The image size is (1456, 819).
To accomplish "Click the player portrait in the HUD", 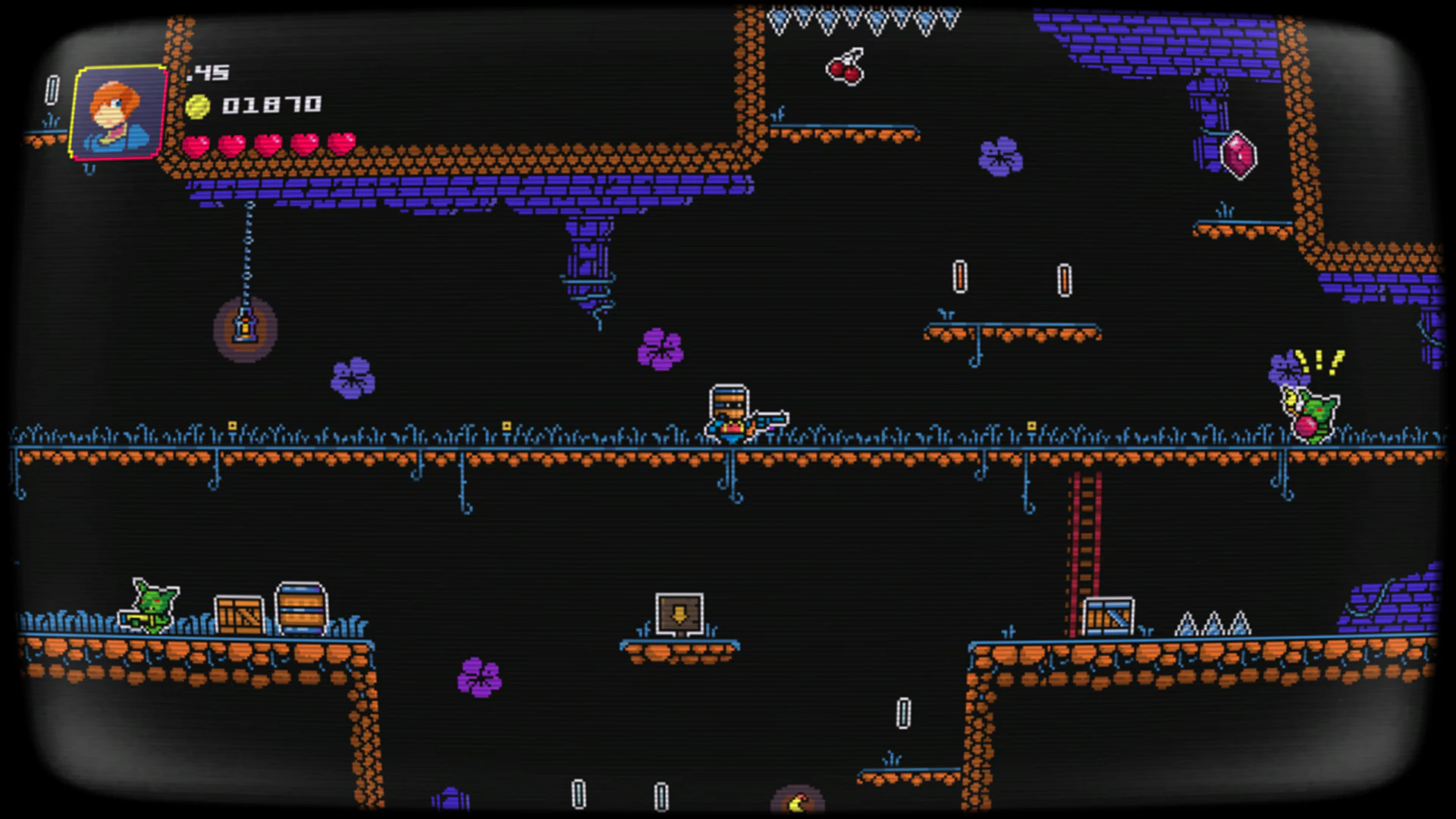I will click(120, 112).
